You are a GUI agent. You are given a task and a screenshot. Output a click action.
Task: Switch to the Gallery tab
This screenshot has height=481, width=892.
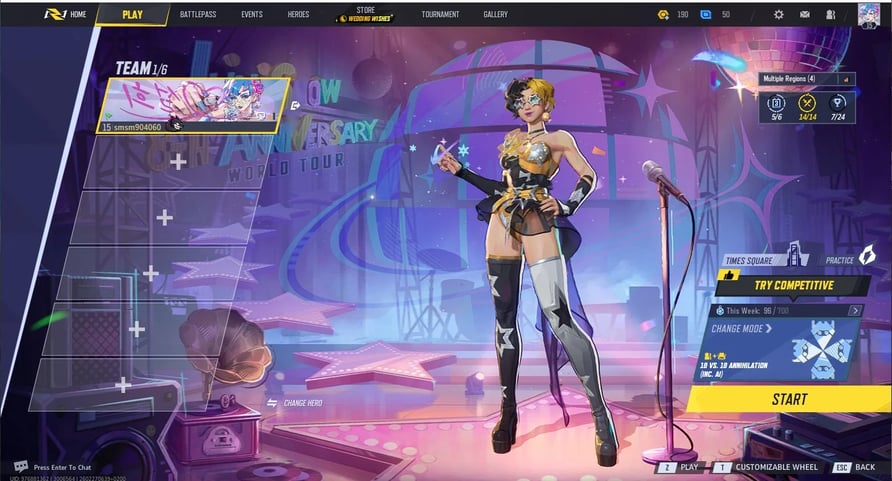pos(495,15)
